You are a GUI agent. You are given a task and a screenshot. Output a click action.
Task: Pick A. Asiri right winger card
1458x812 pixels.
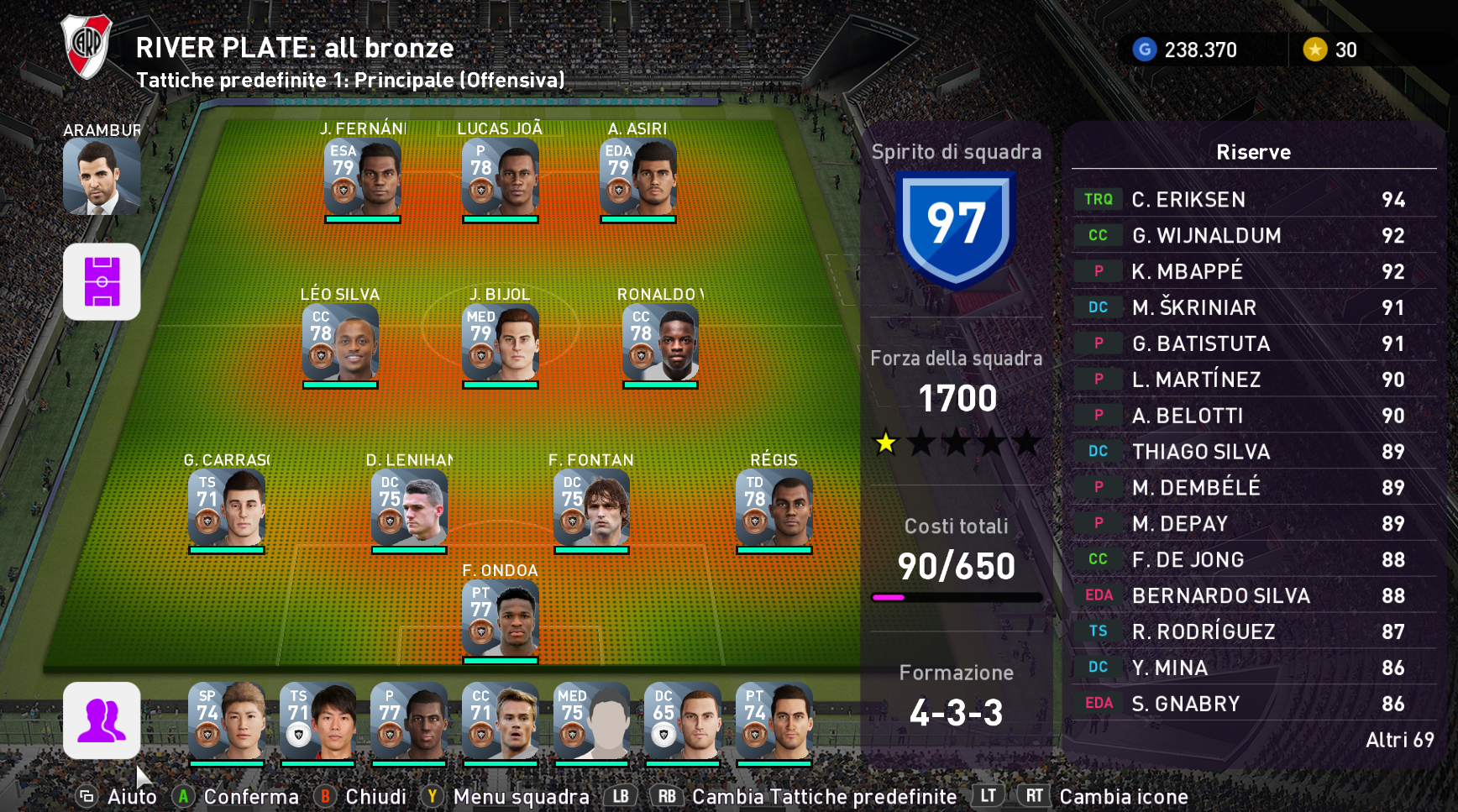637,178
